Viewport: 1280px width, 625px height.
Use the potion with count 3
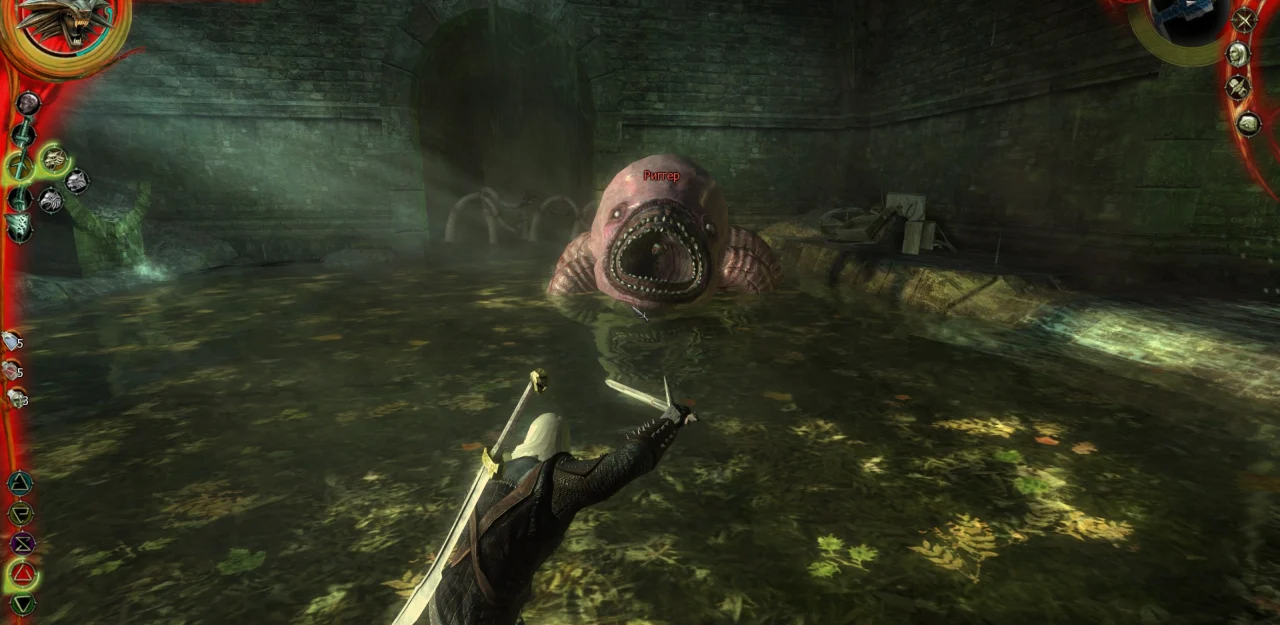coord(15,398)
